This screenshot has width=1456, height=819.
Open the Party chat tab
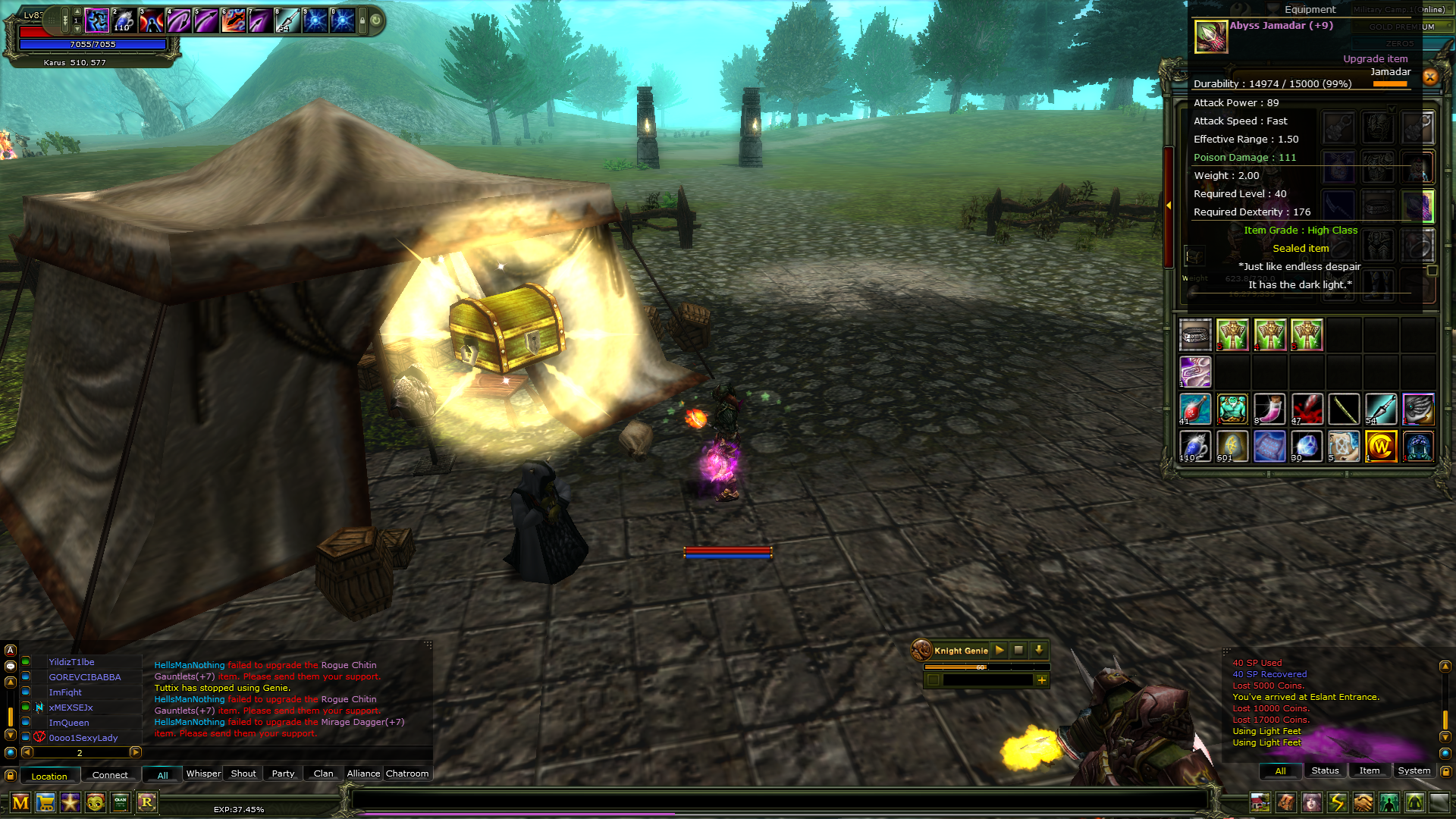(283, 773)
